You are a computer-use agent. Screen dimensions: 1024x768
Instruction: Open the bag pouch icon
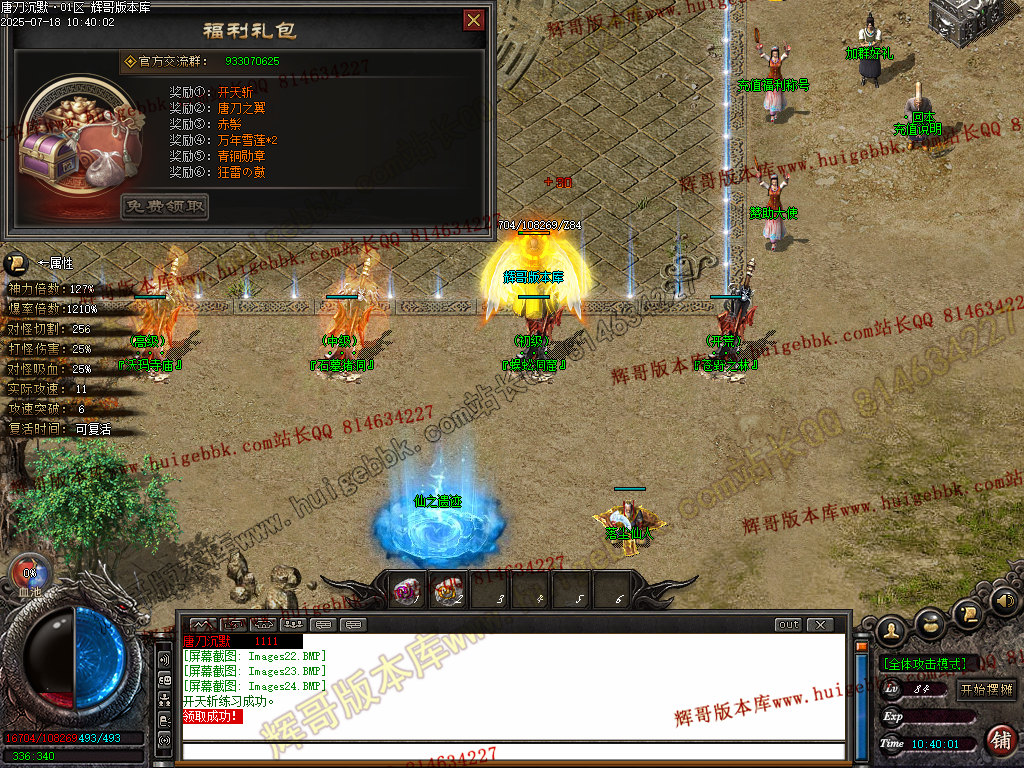click(x=930, y=623)
